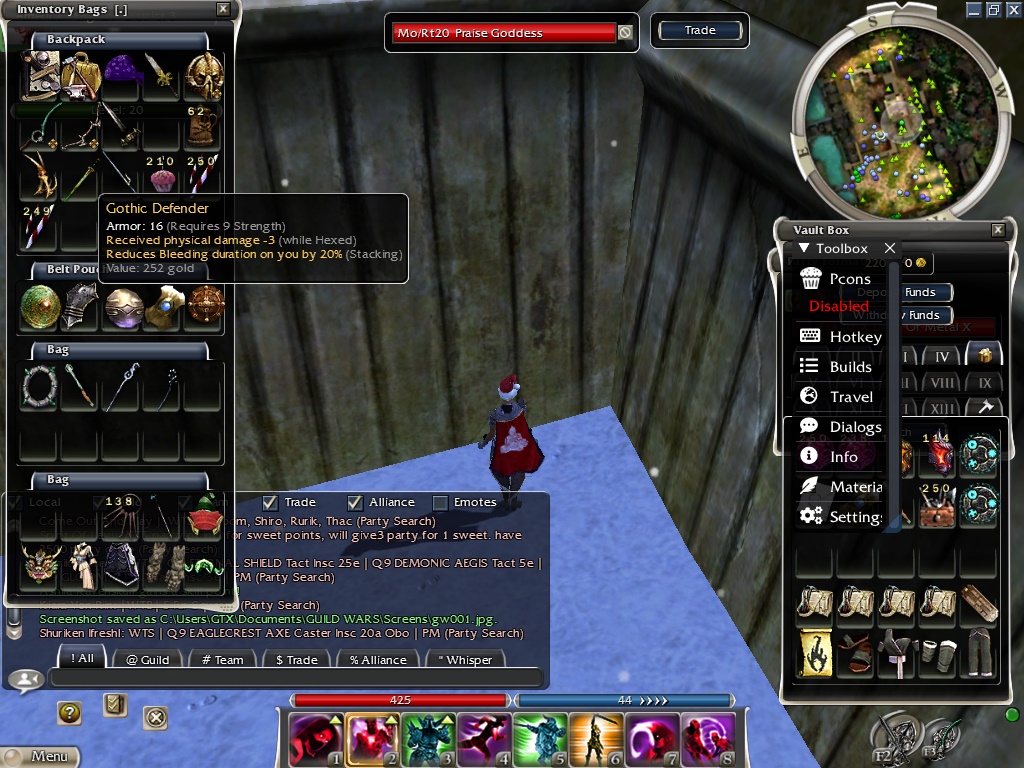Close the Toolbox panel

coord(889,248)
